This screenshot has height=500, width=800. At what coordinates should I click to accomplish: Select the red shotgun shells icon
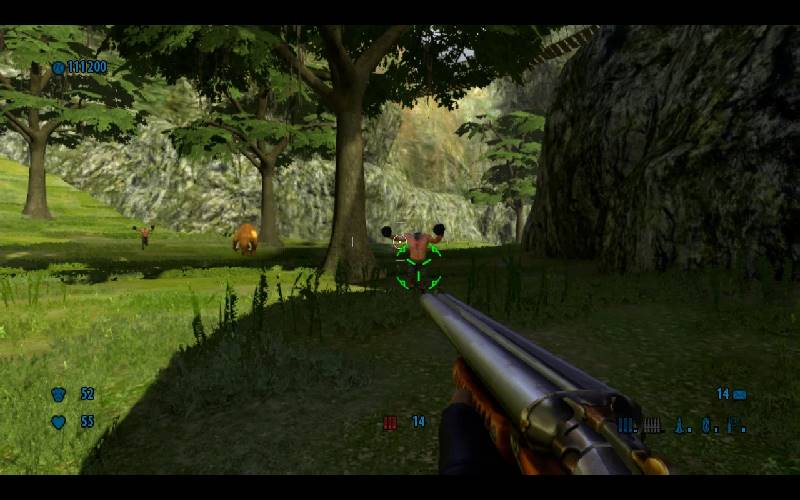(x=390, y=423)
